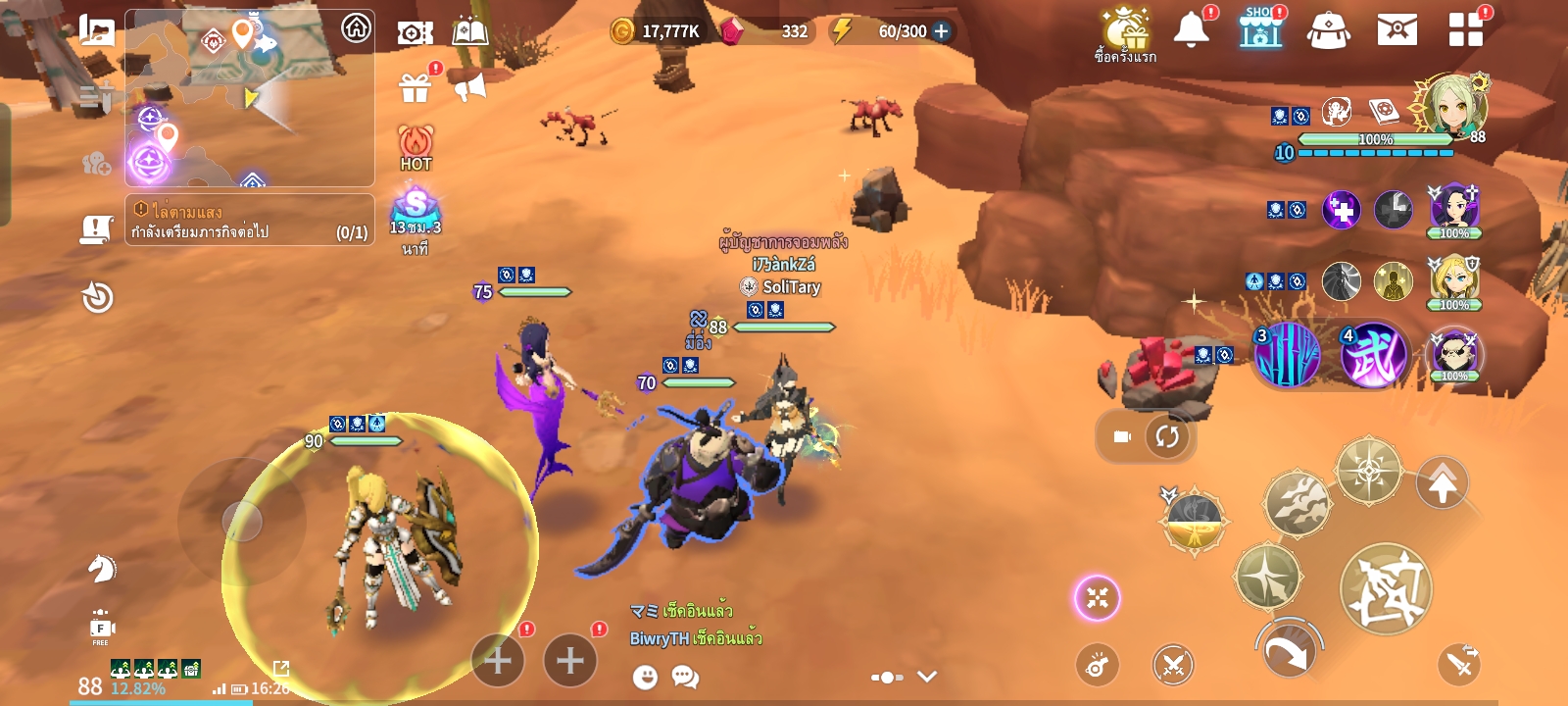This screenshot has width=1568, height=706.
Task: Open the first purchase gift offer
Action: click(x=1125, y=34)
